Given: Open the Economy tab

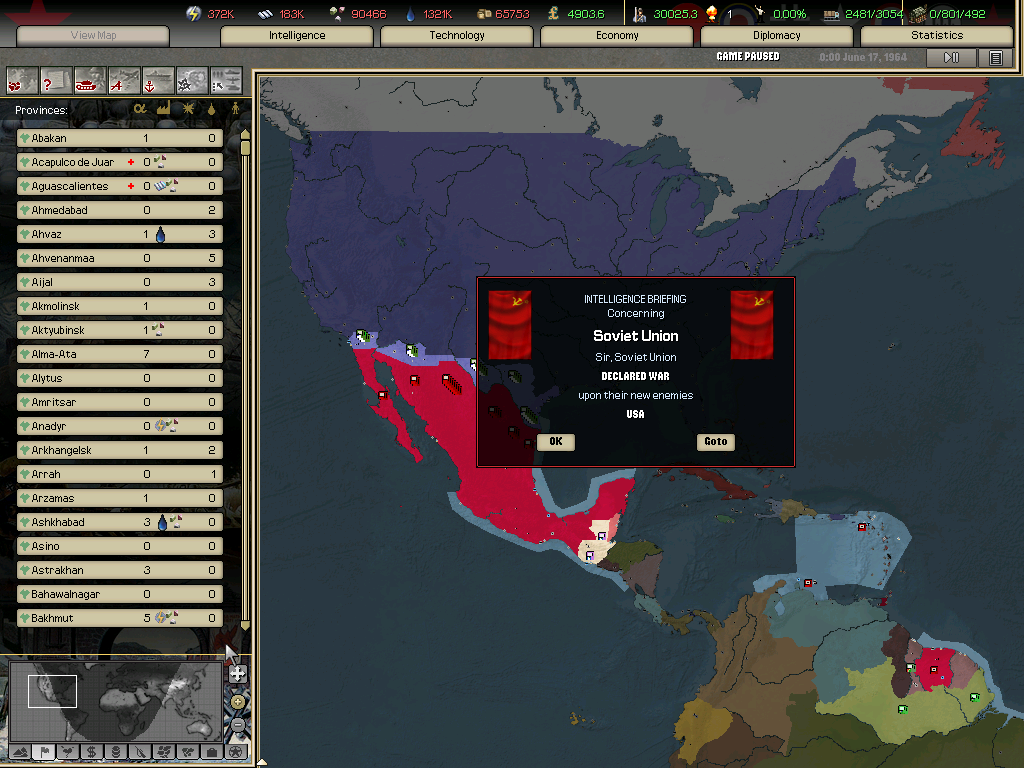Looking at the screenshot, I should pos(617,36).
